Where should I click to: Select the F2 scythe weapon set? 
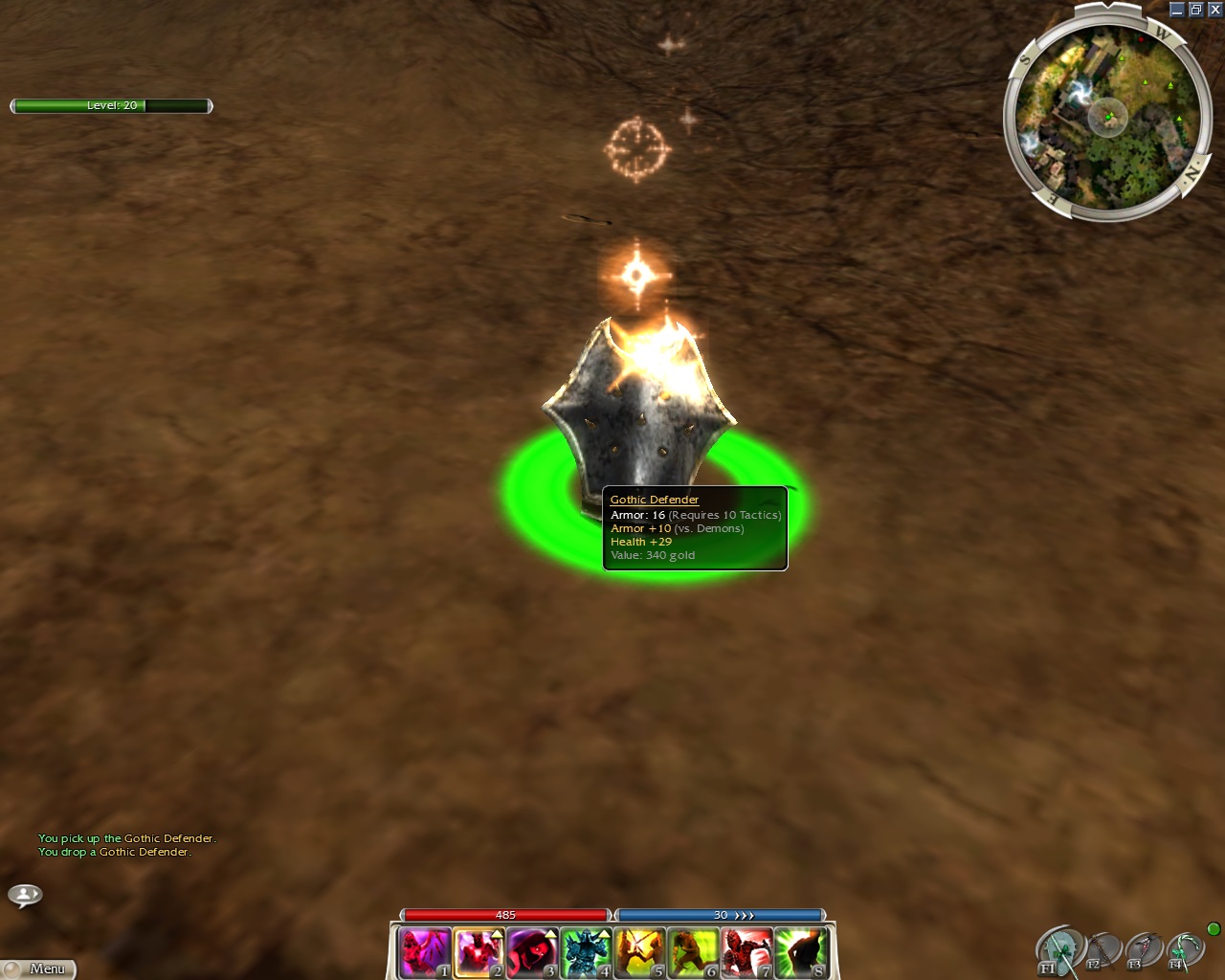(x=1102, y=951)
